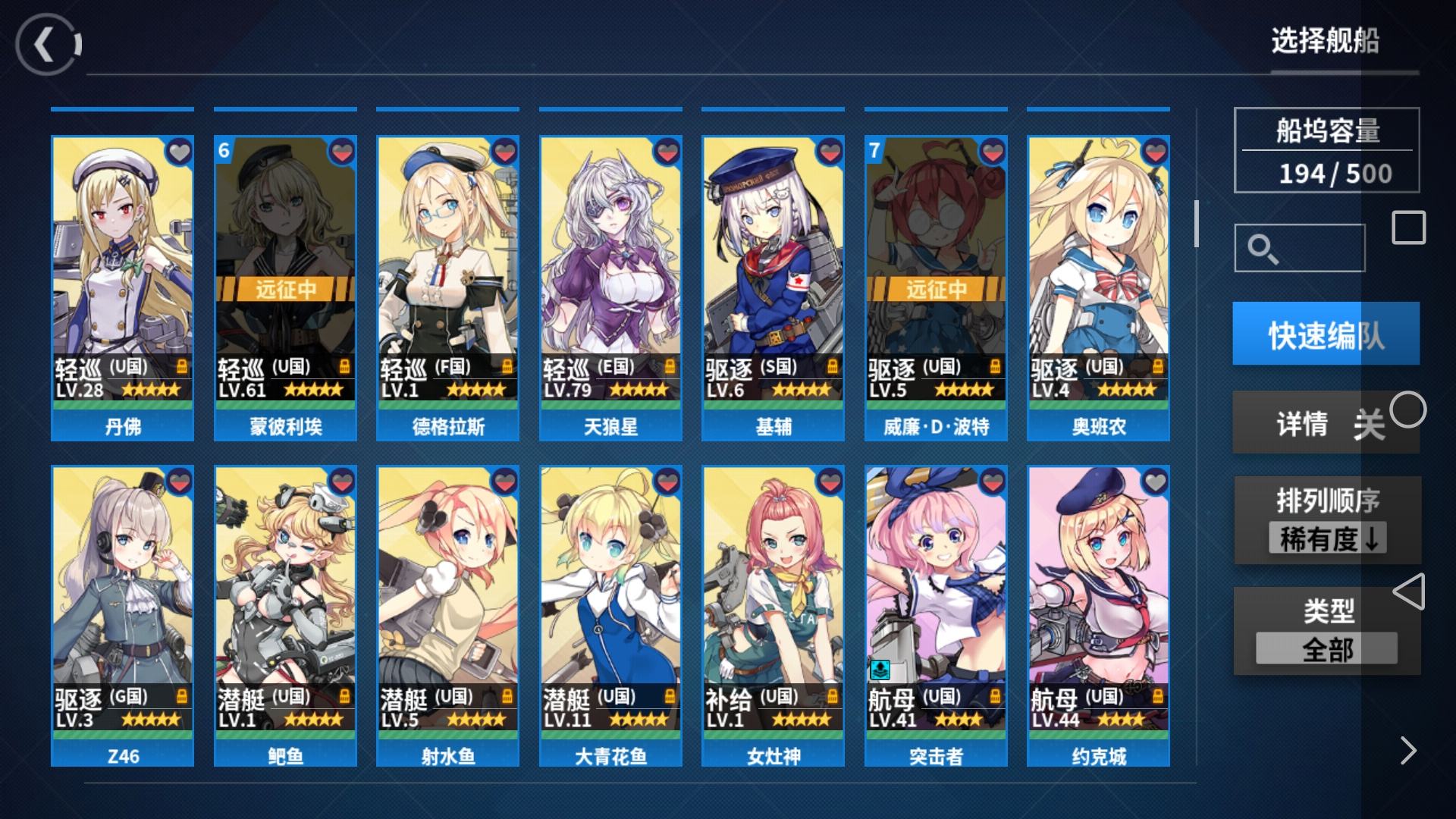Select the Z46 ship card
Viewport: 1456px width, 819px height.
click(122, 616)
